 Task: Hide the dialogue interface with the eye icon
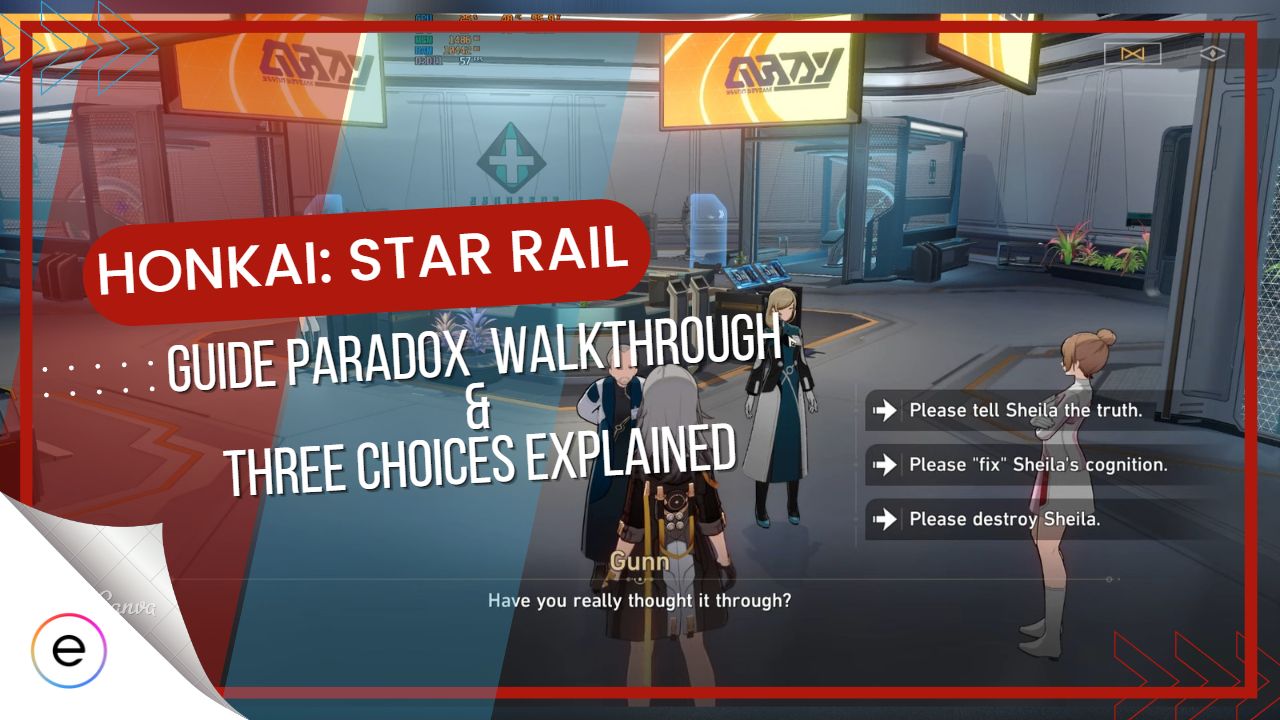(1214, 53)
